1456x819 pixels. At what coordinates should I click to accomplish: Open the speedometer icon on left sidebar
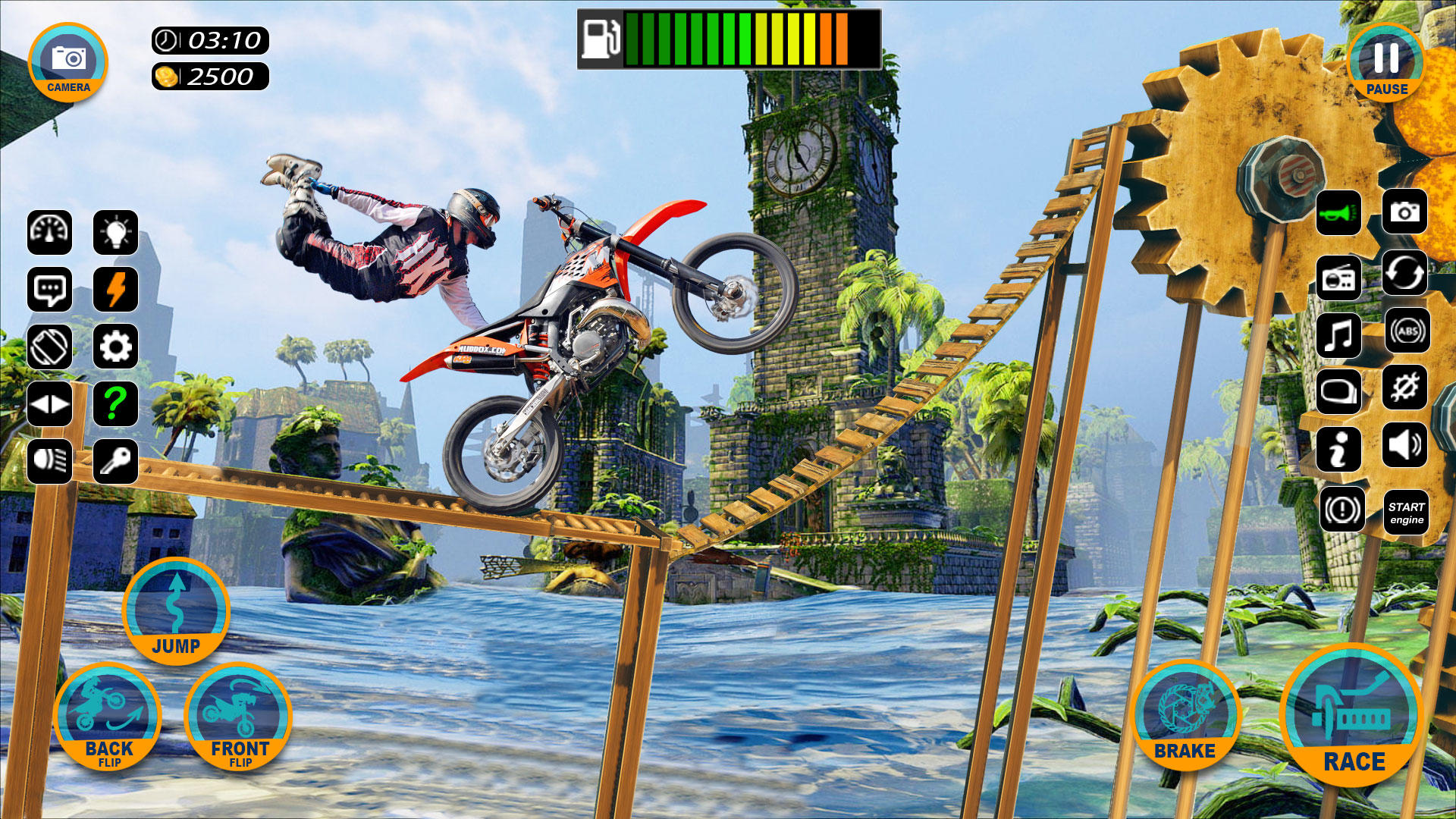click(x=48, y=231)
